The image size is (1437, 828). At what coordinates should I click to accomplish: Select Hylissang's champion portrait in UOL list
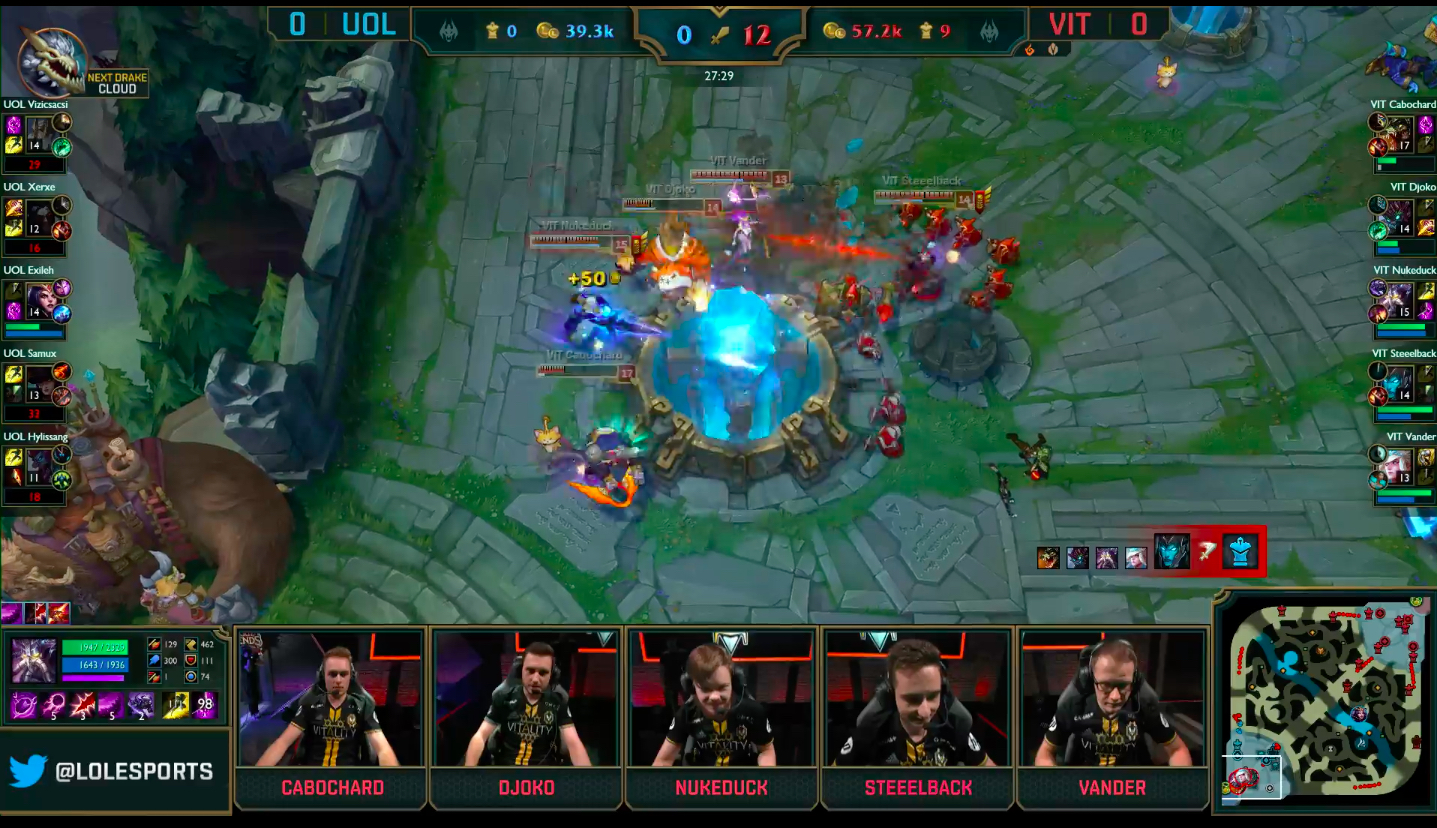(39, 464)
